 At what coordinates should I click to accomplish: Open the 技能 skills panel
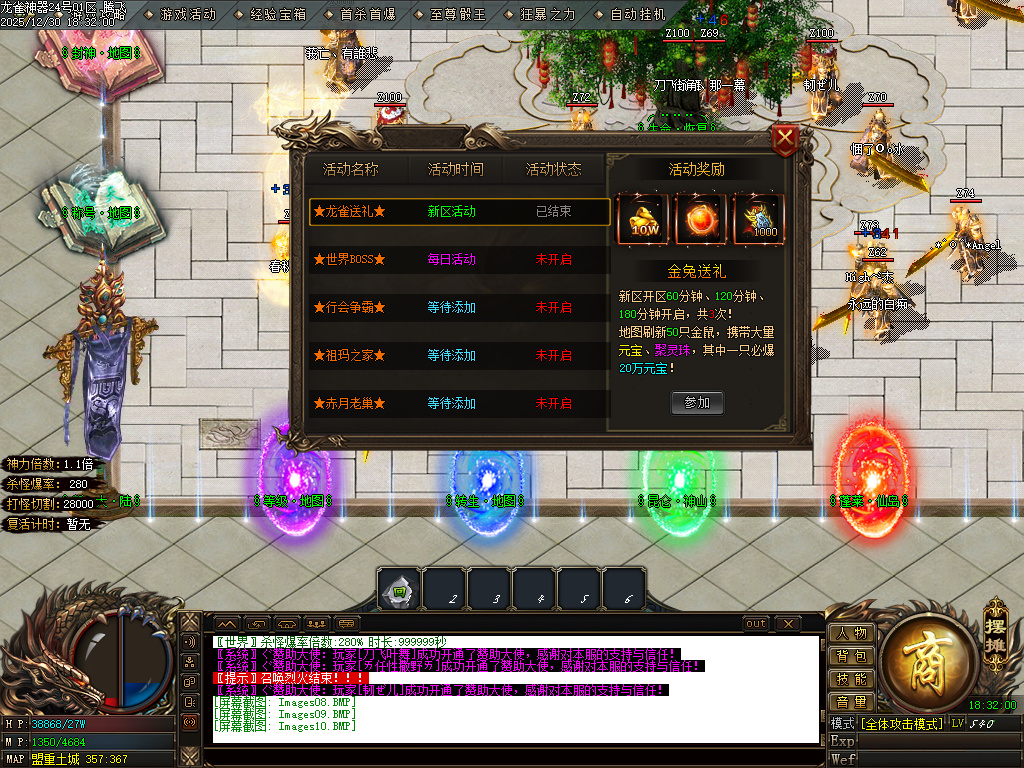[x=851, y=679]
